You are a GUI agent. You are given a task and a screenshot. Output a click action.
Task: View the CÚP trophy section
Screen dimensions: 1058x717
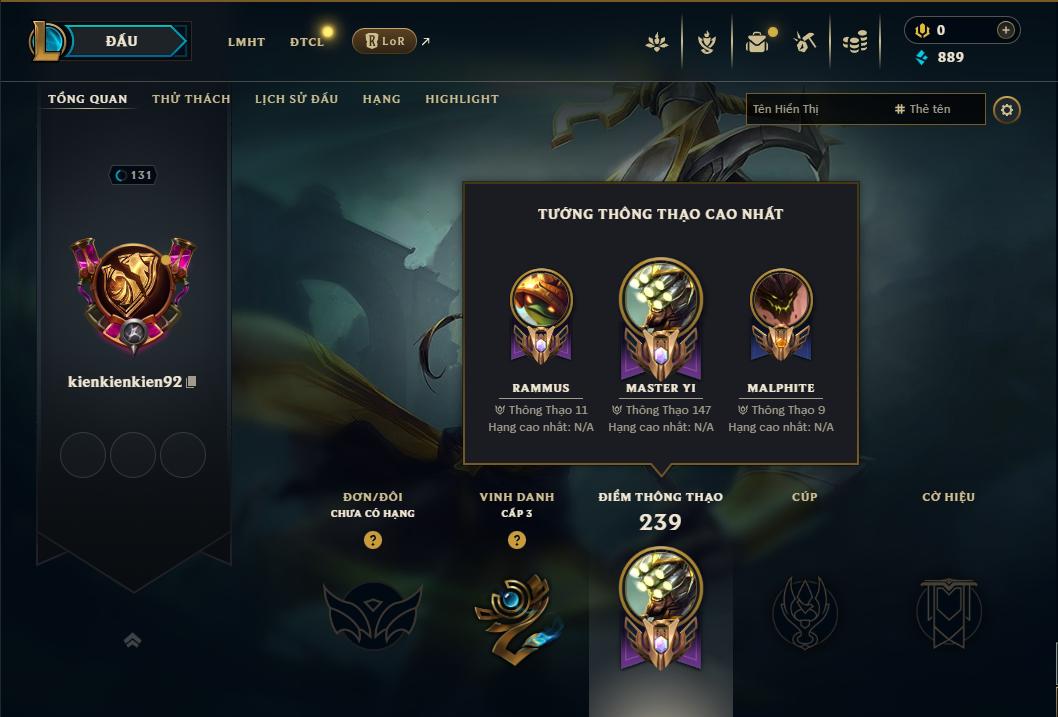pyautogui.click(x=804, y=610)
